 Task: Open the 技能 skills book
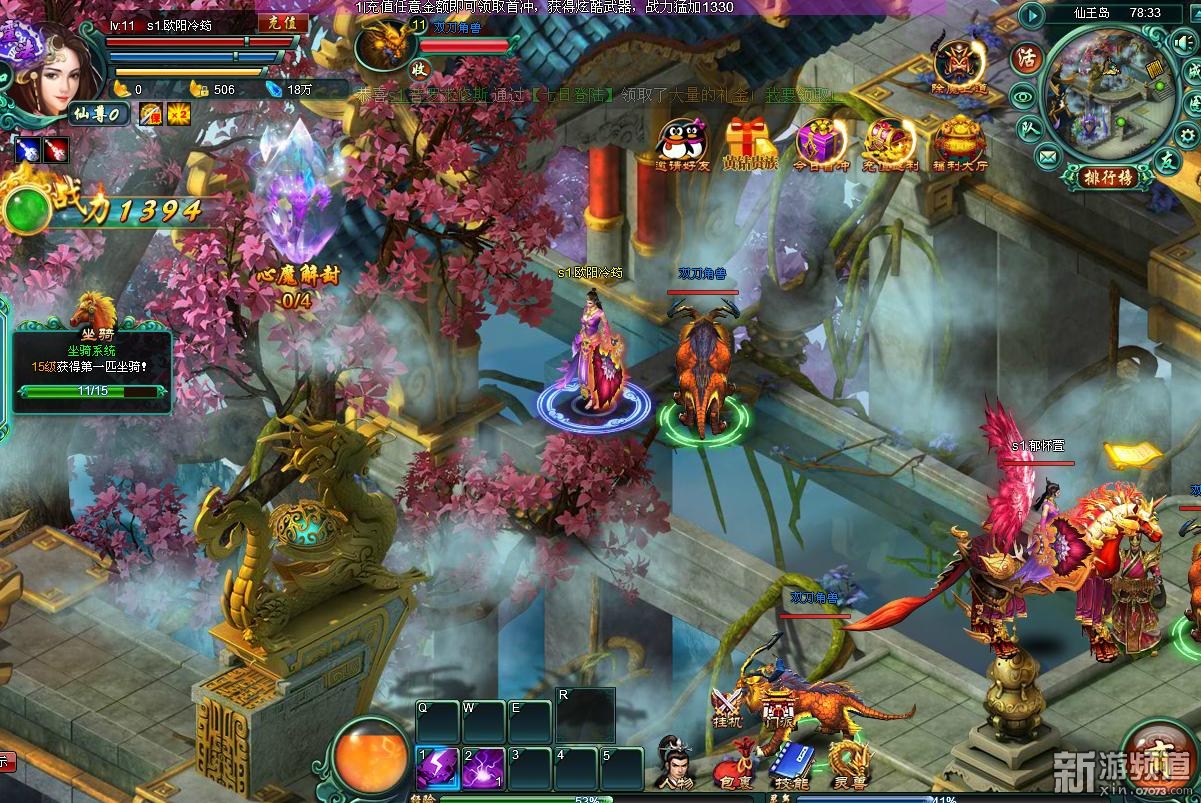point(790,764)
